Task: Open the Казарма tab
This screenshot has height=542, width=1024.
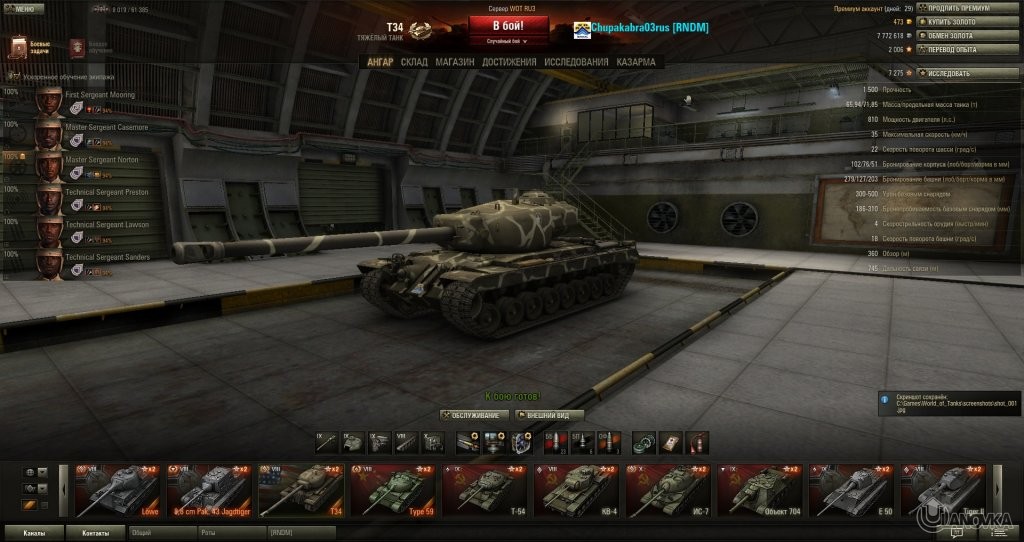Action: [x=636, y=62]
